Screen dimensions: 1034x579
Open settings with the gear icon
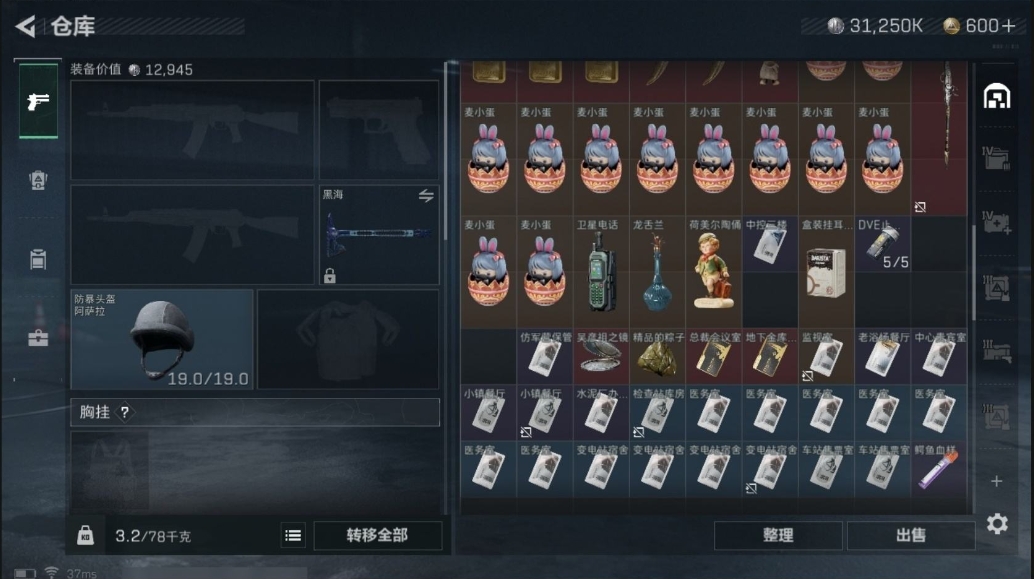997,523
